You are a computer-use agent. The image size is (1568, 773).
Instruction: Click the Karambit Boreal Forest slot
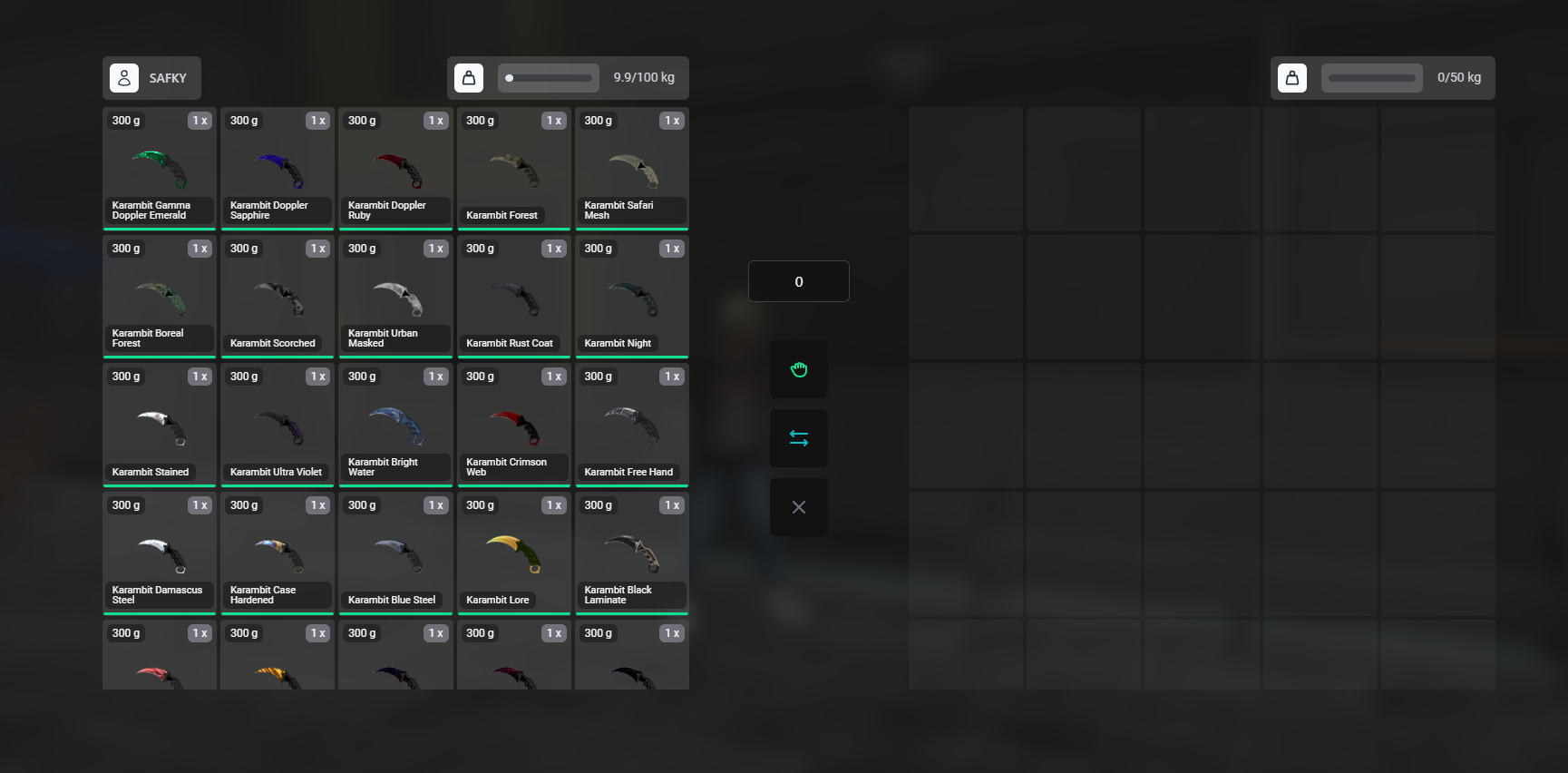tap(160, 296)
